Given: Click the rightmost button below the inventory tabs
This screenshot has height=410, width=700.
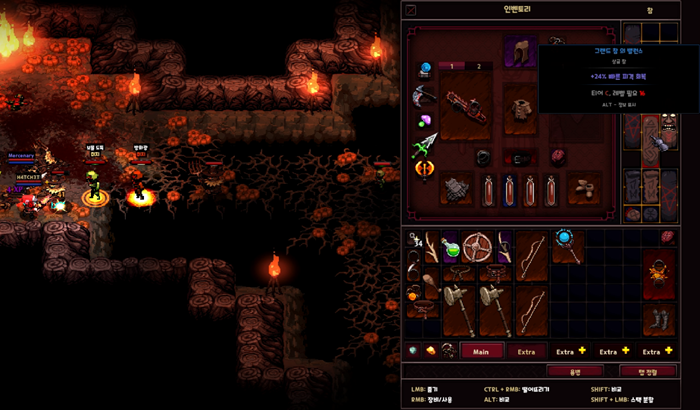Looking at the screenshot, I should click(x=647, y=371).
